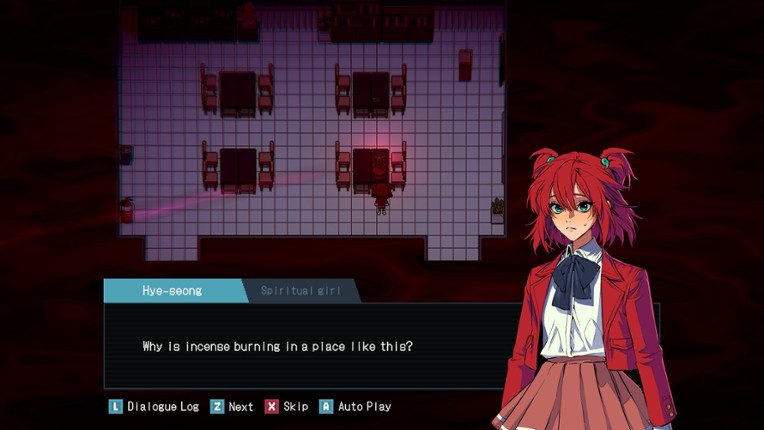Skip the current dialogue scene

tap(286, 407)
